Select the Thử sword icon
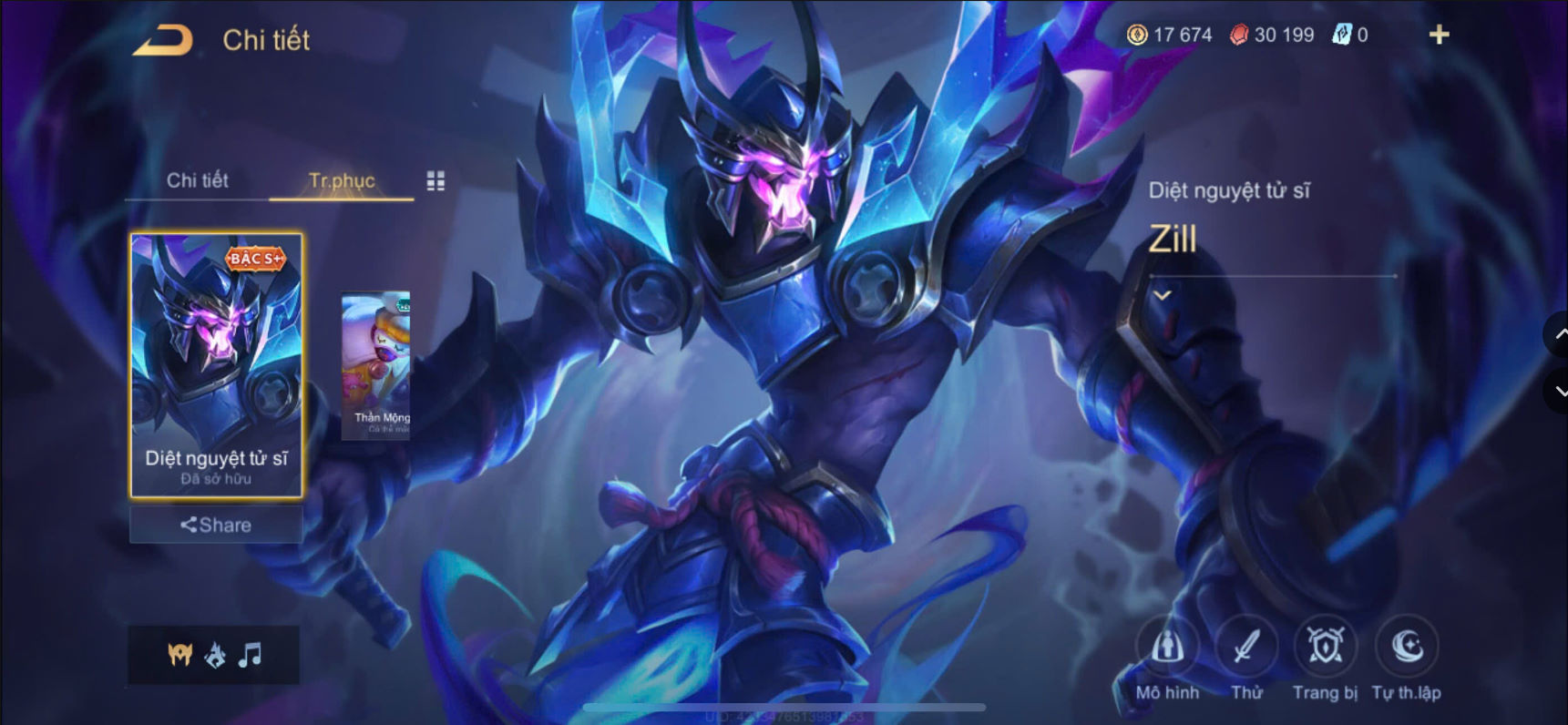The width and height of the screenshot is (1568, 725). [x=1246, y=648]
